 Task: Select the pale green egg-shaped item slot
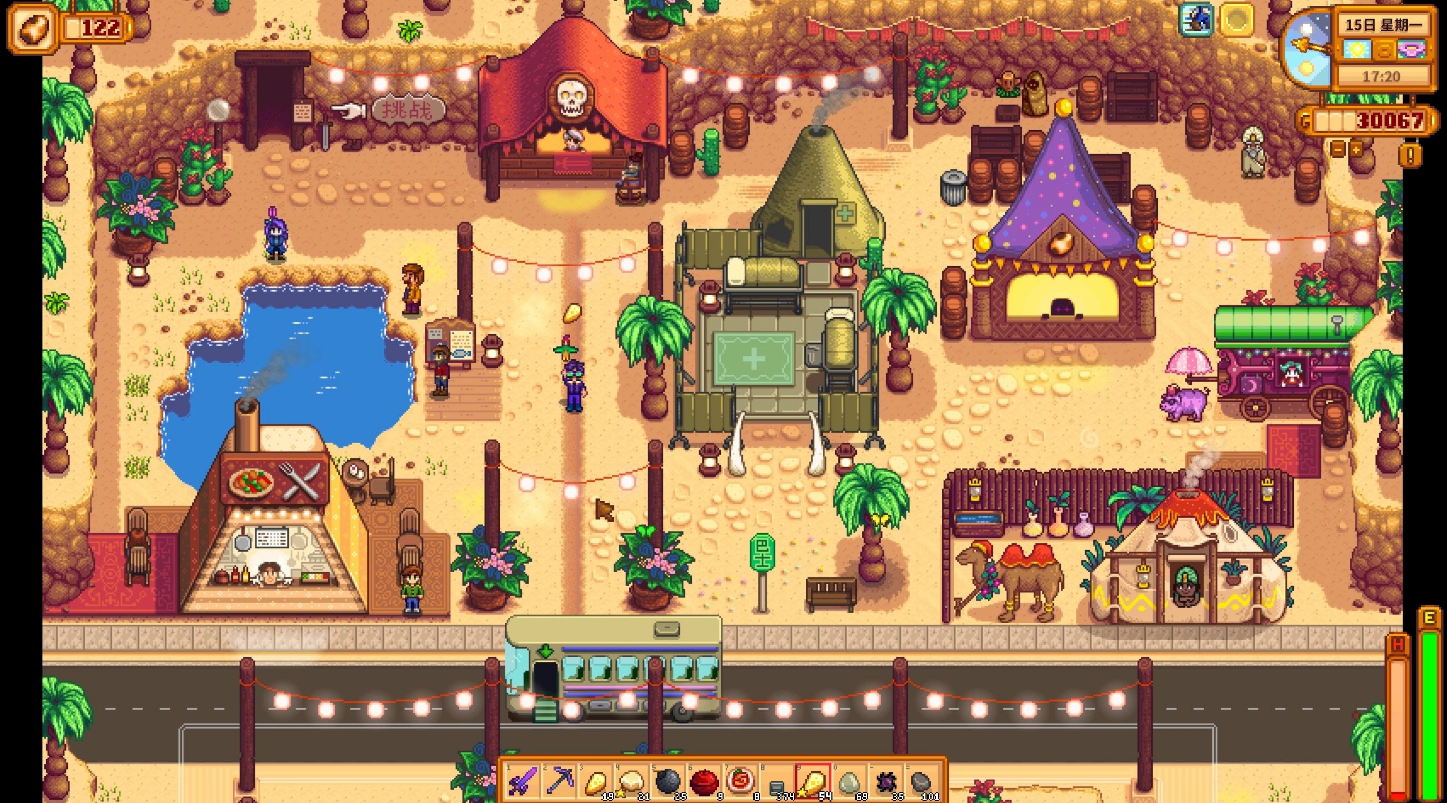pos(848,780)
